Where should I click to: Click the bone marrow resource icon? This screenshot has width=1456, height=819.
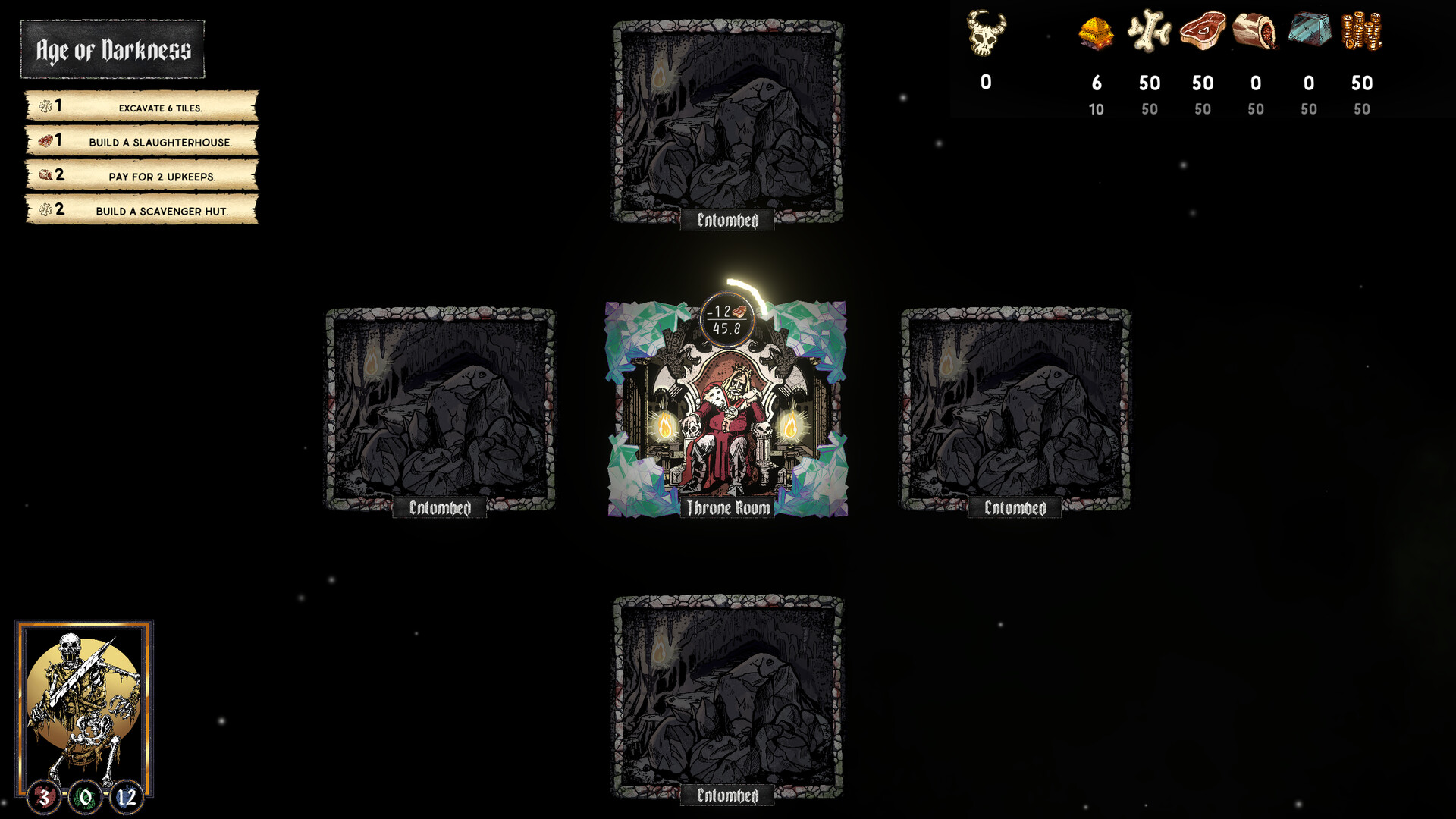1256,32
